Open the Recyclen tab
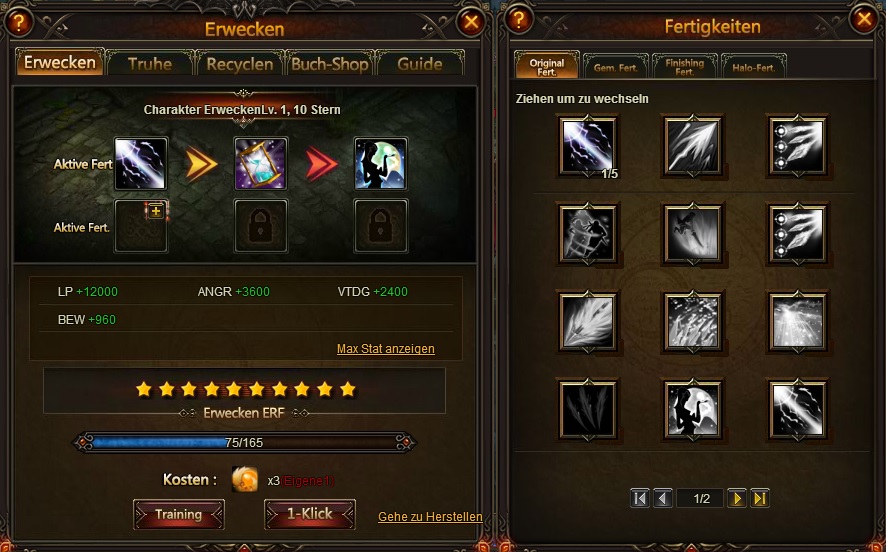This screenshot has width=886, height=552. point(240,63)
